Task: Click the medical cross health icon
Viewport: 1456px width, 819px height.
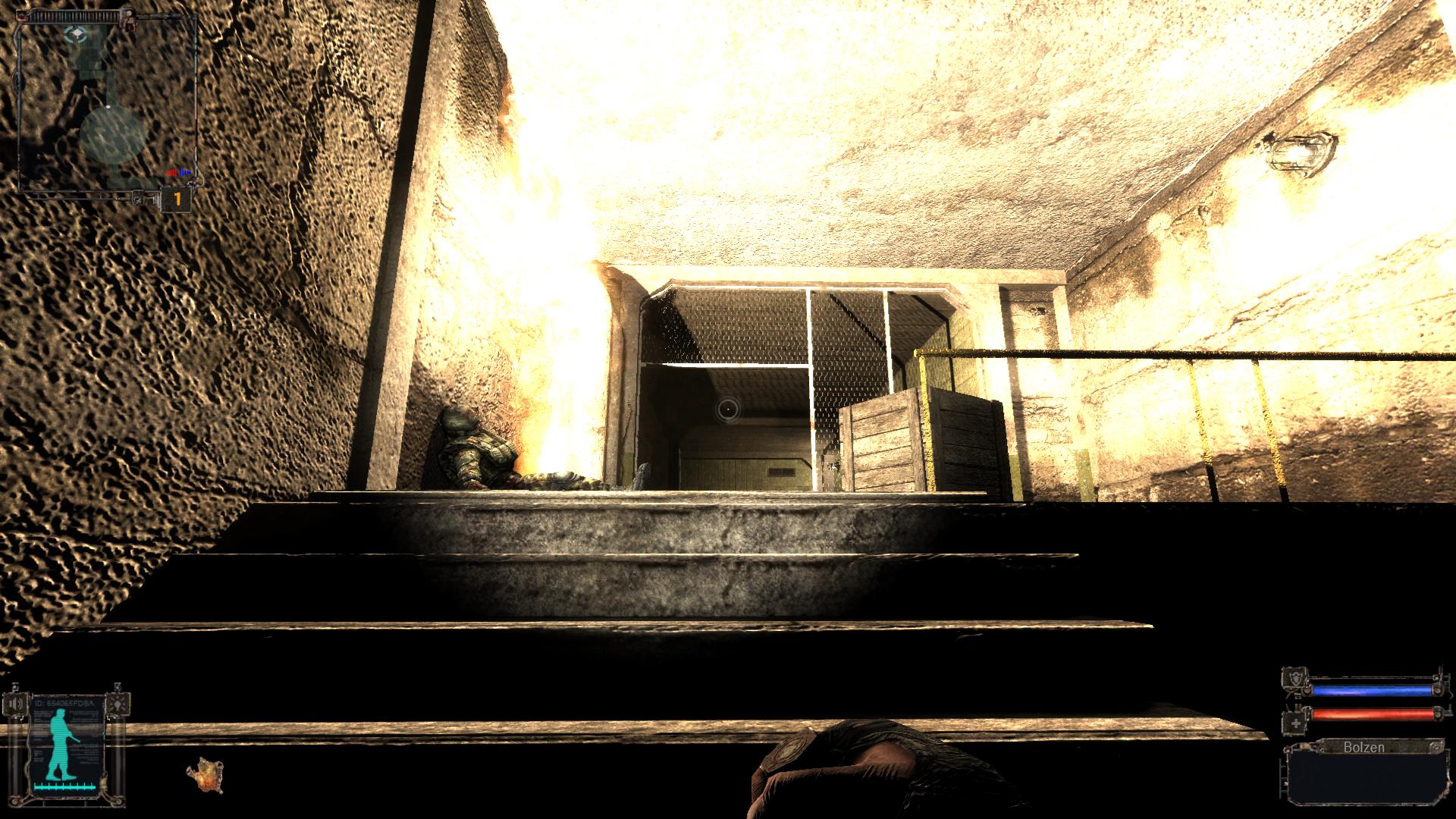Action: pos(1294,723)
